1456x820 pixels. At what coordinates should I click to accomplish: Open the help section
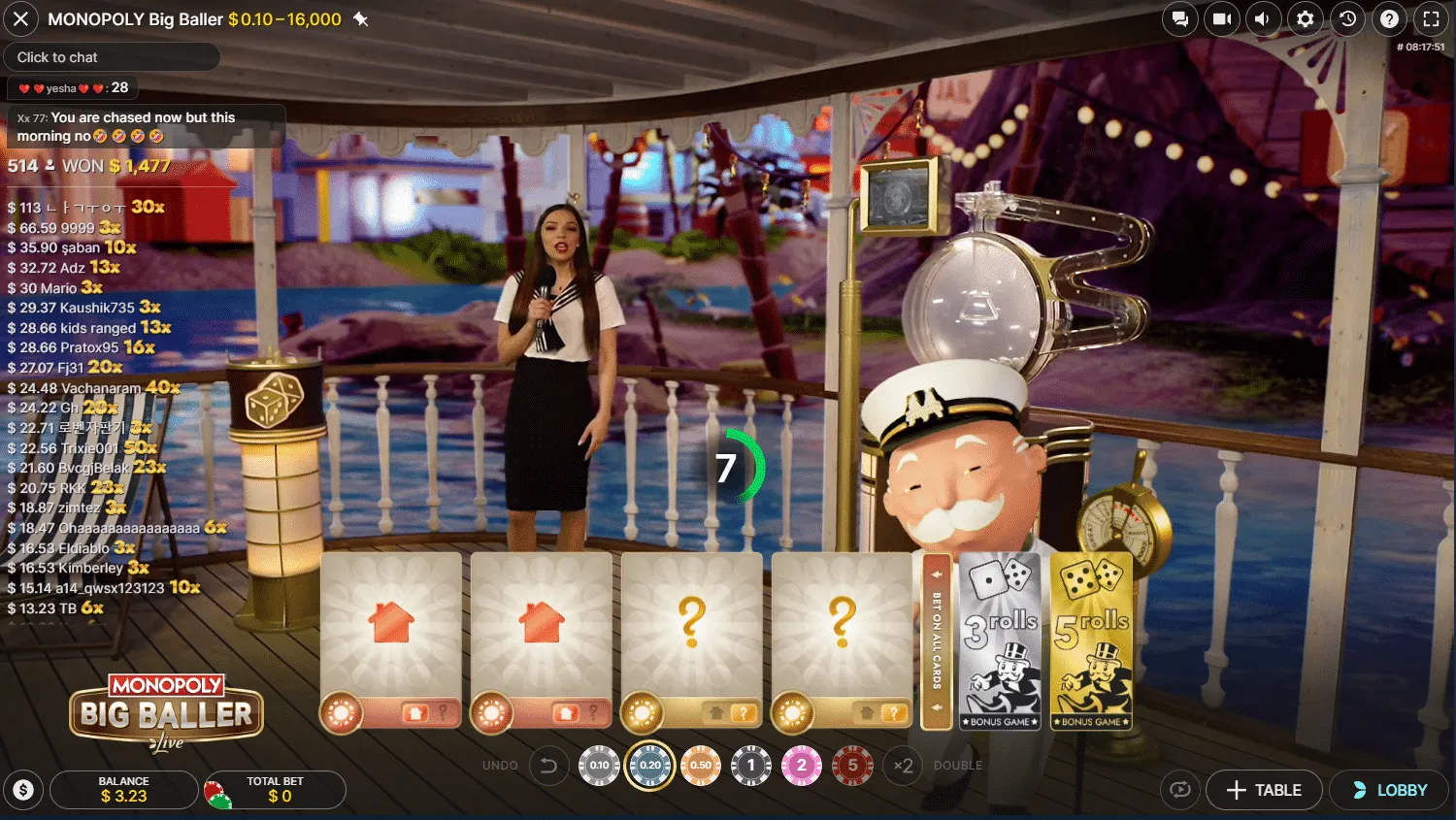[x=1389, y=18]
